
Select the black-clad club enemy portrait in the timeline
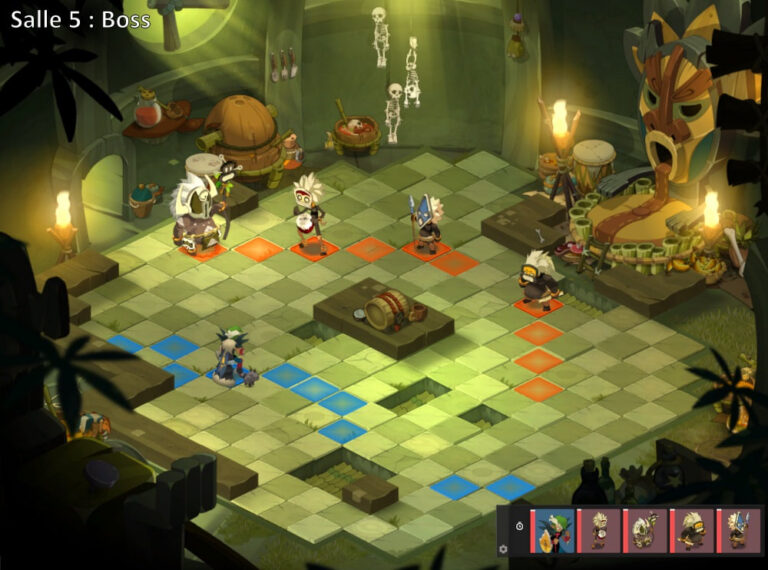point(693,530)
